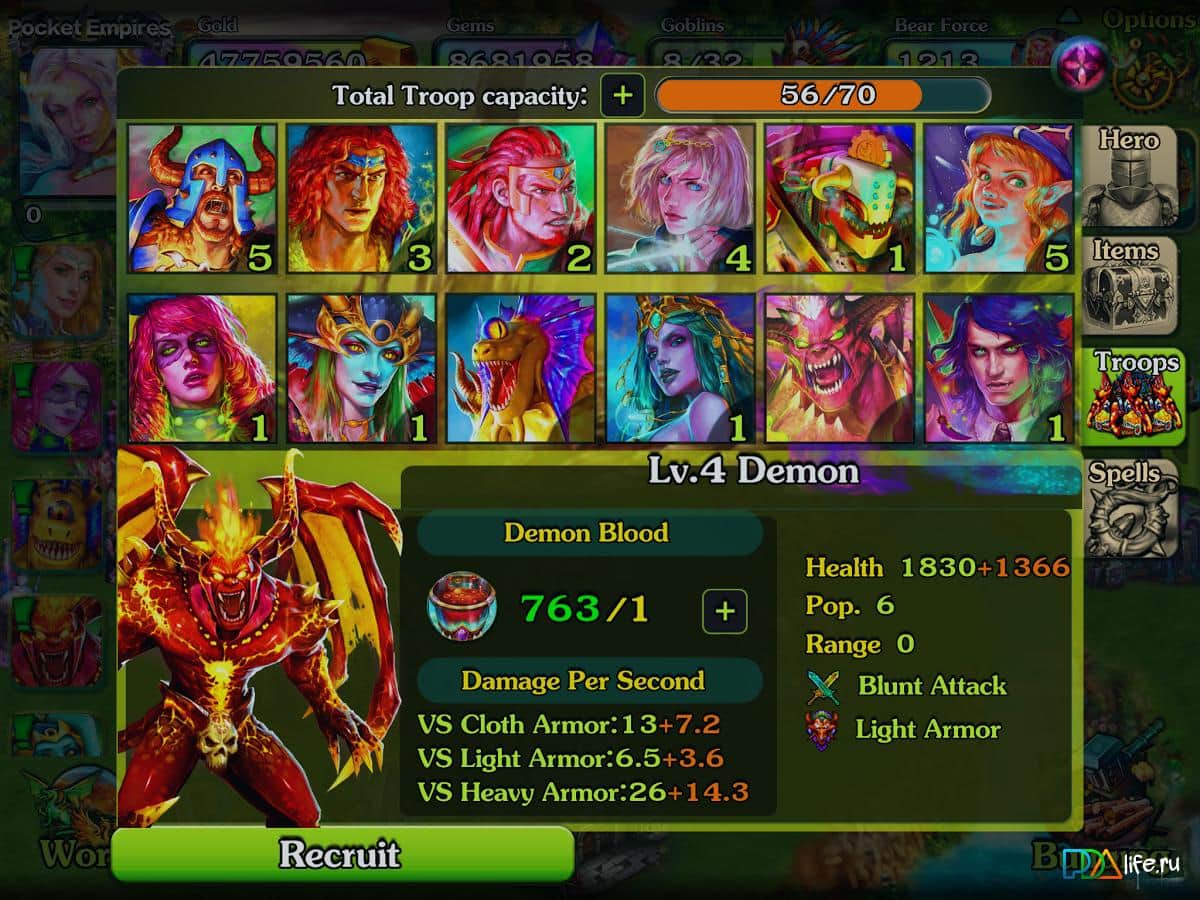This screenshot has width=1200, height=900.
Task: Add more Demon Blood with plus button
Action: pos(725,611)
